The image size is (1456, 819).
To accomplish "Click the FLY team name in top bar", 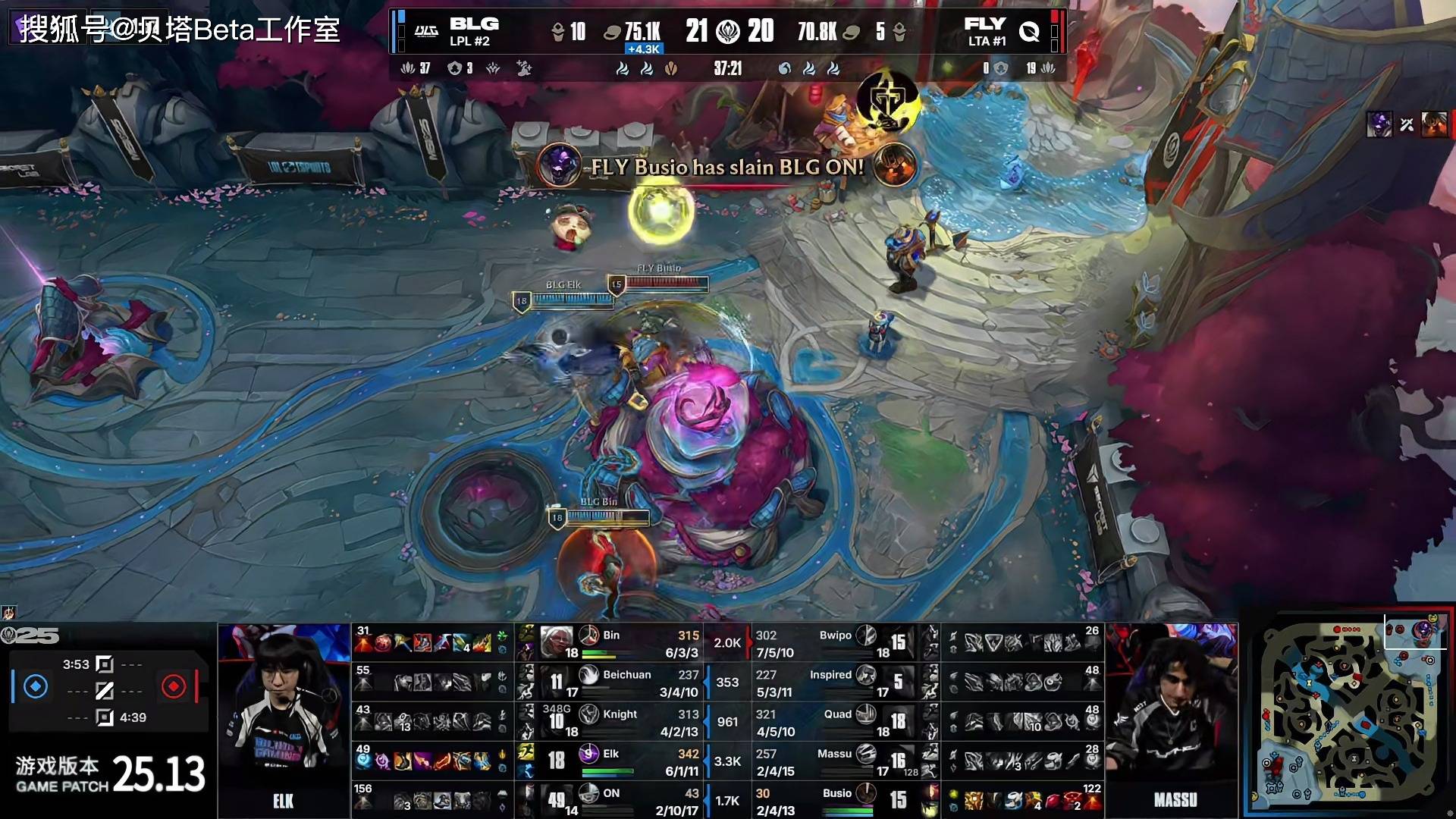I will pos(984,24).
